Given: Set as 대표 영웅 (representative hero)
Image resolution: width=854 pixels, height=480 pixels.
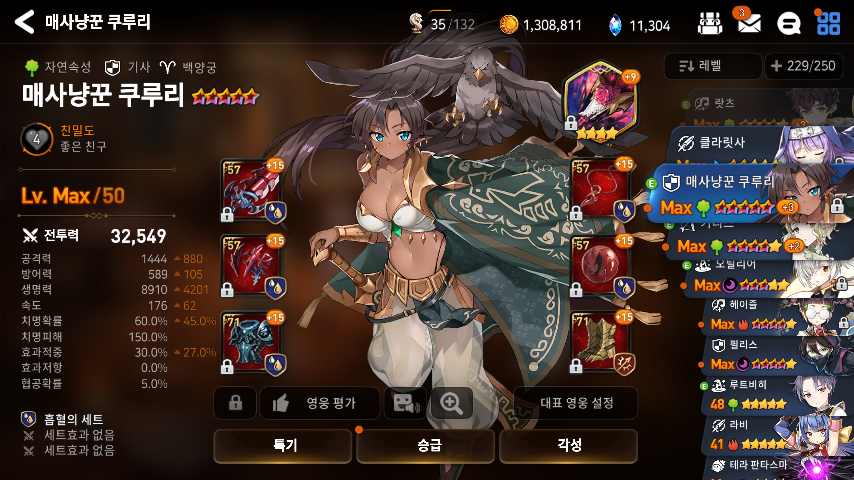Looking at the screenshot, I should click(575, 403).
